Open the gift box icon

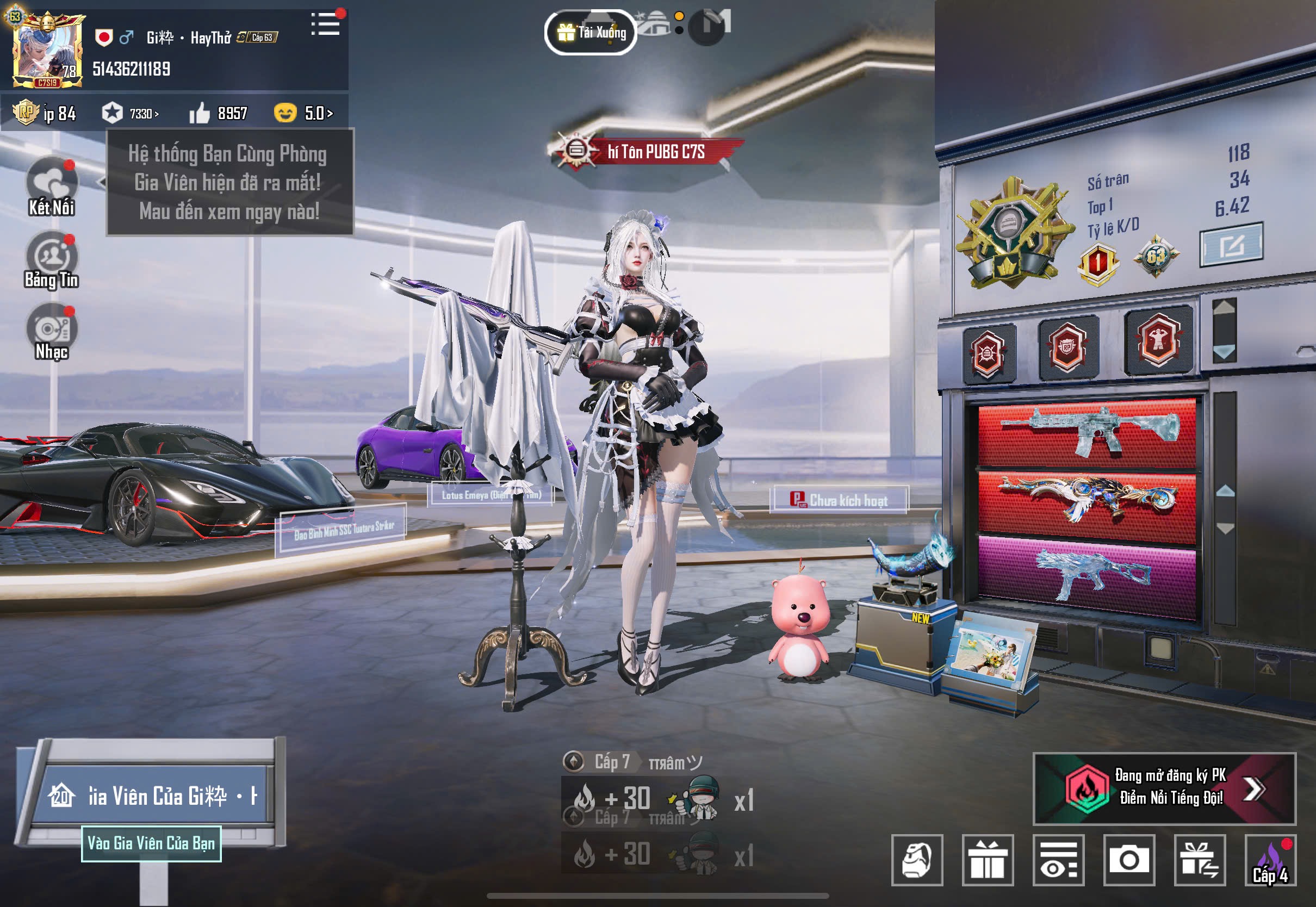(988, 860)
